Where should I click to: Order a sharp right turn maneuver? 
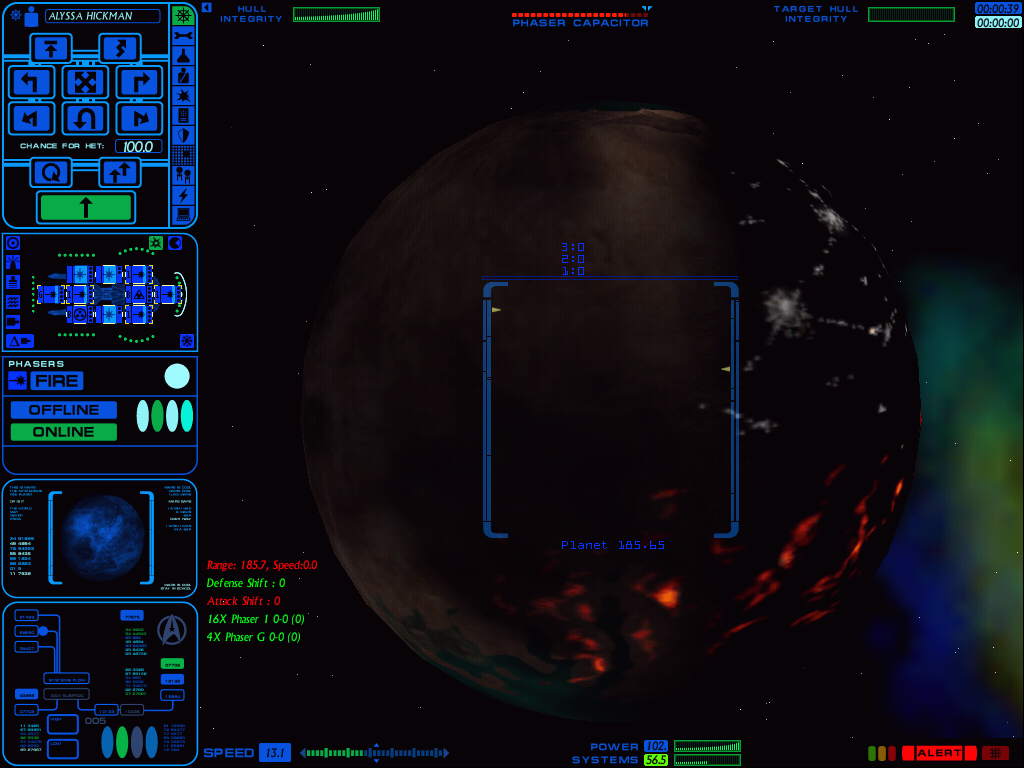coord(139,82)
